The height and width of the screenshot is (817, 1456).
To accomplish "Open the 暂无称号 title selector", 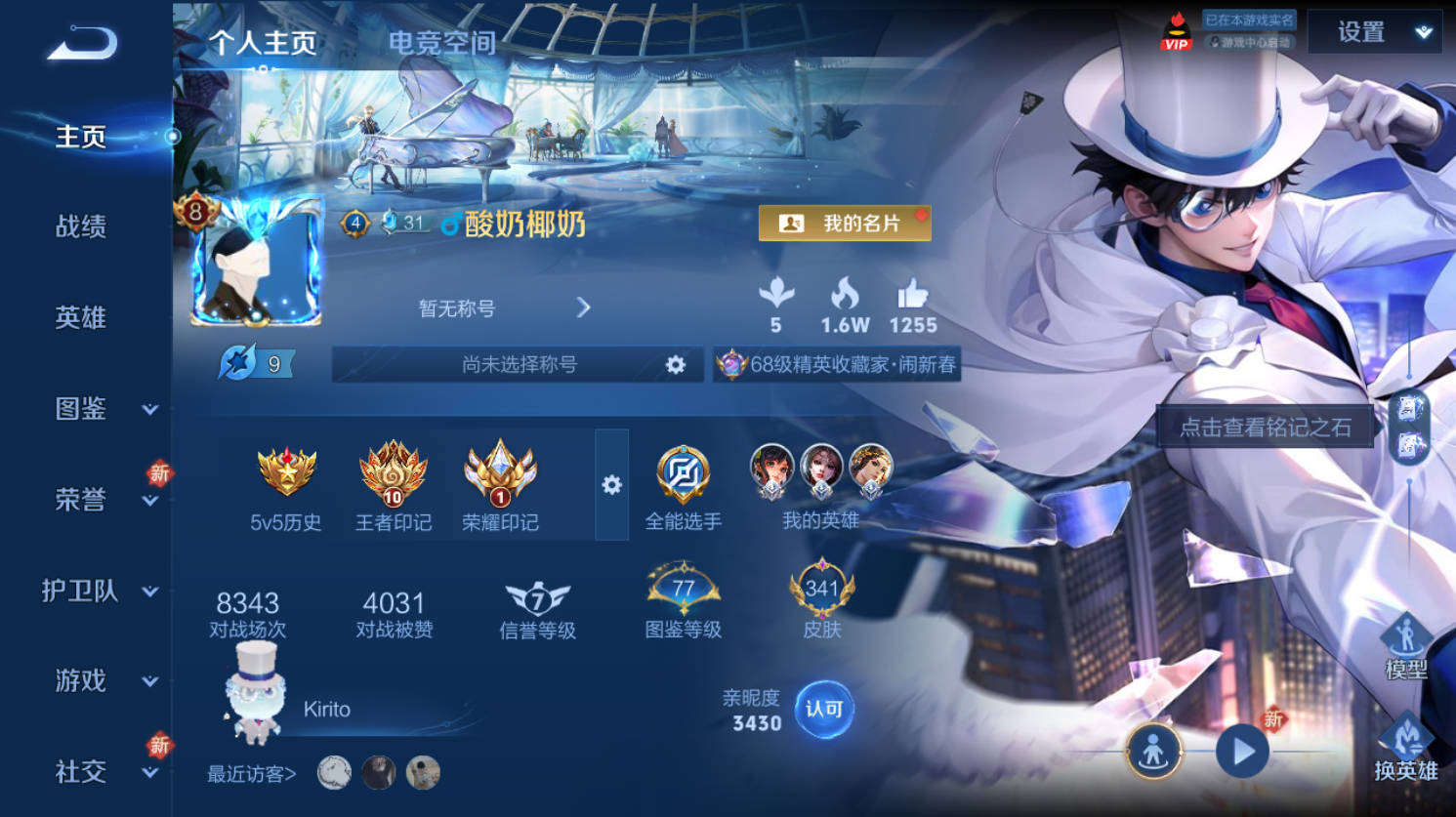I will [504, 308].
